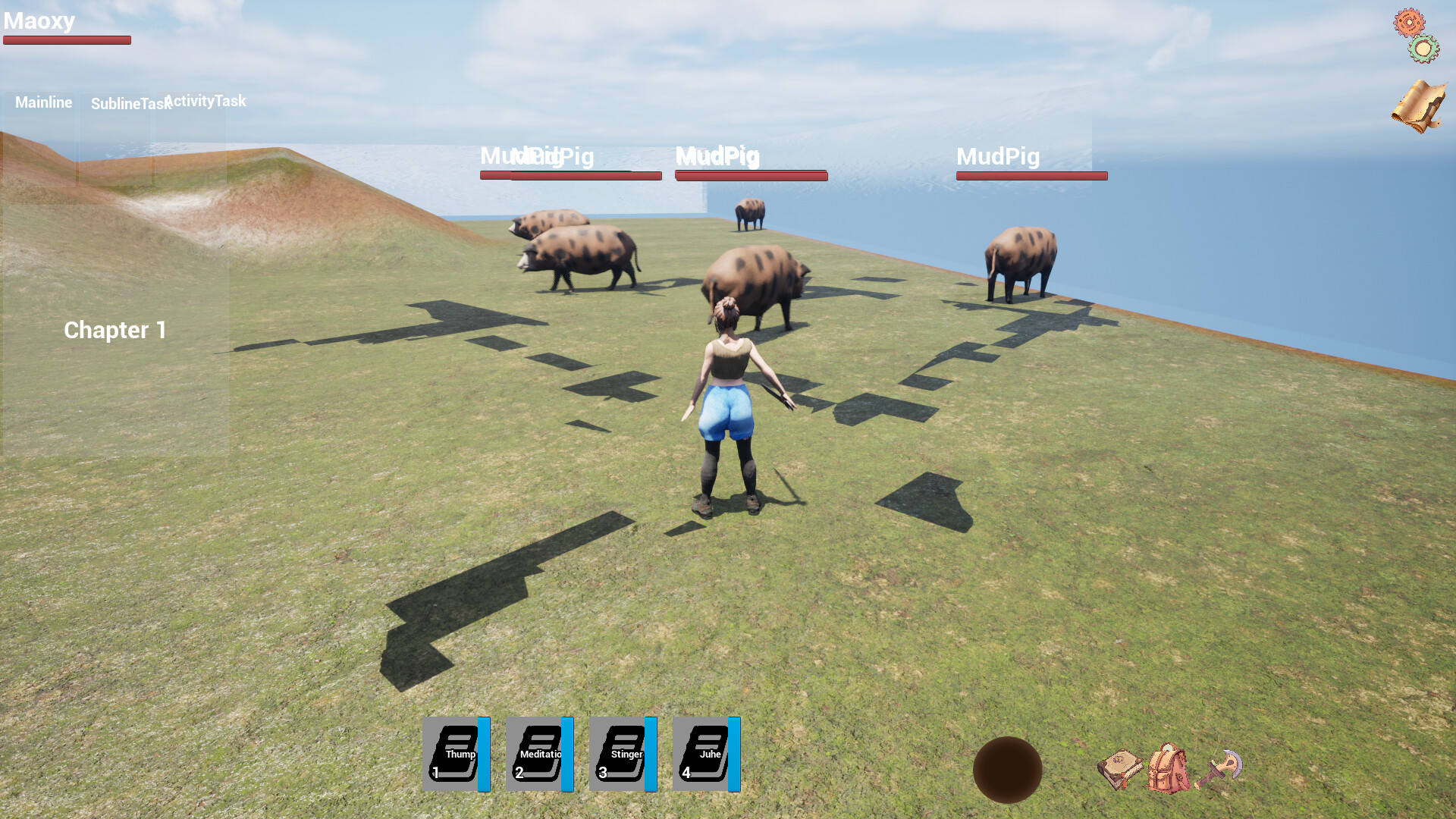Screen dimensions: 1456x819
Task: Click the rightmost MudPig label
Action: [x=998, y=158]
